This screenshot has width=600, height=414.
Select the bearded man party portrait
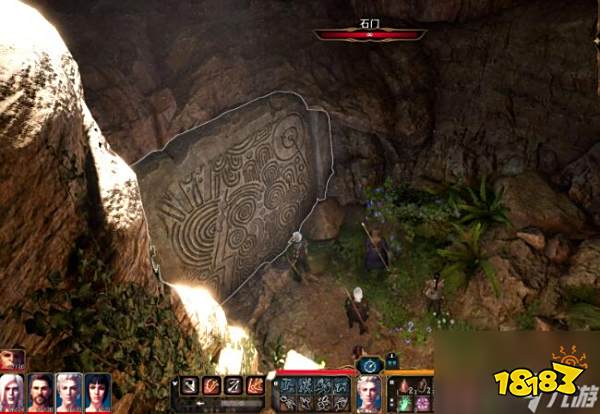click(x=41, y=392)
